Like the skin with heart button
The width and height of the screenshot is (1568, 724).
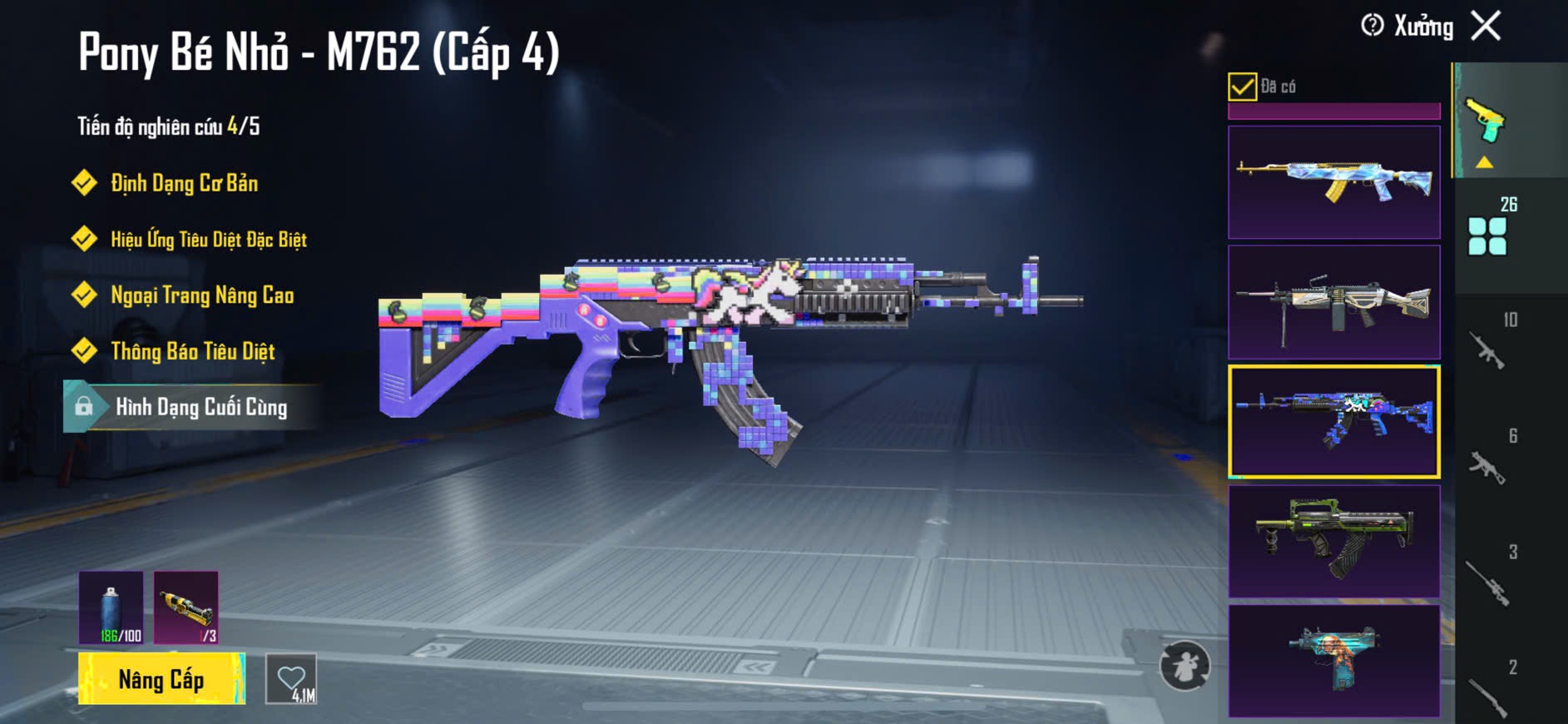[x=291, y=679]
